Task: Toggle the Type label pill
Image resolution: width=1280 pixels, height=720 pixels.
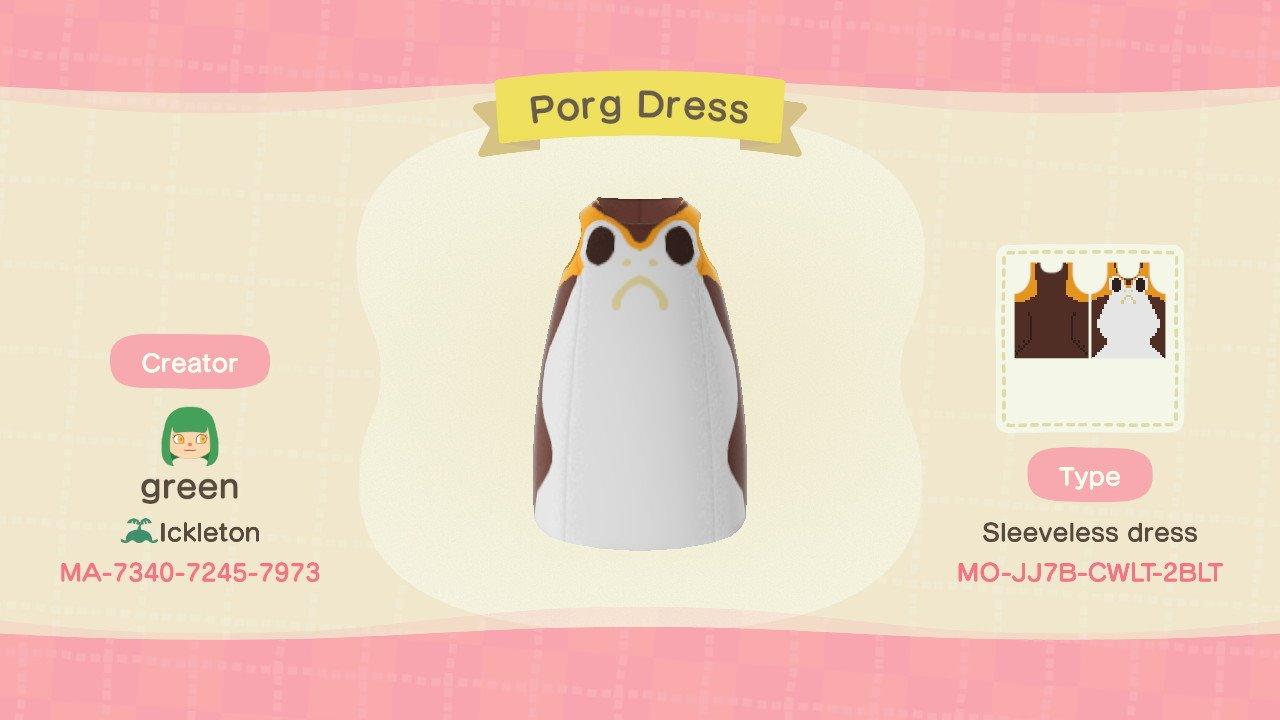Action: (1090, 477)
